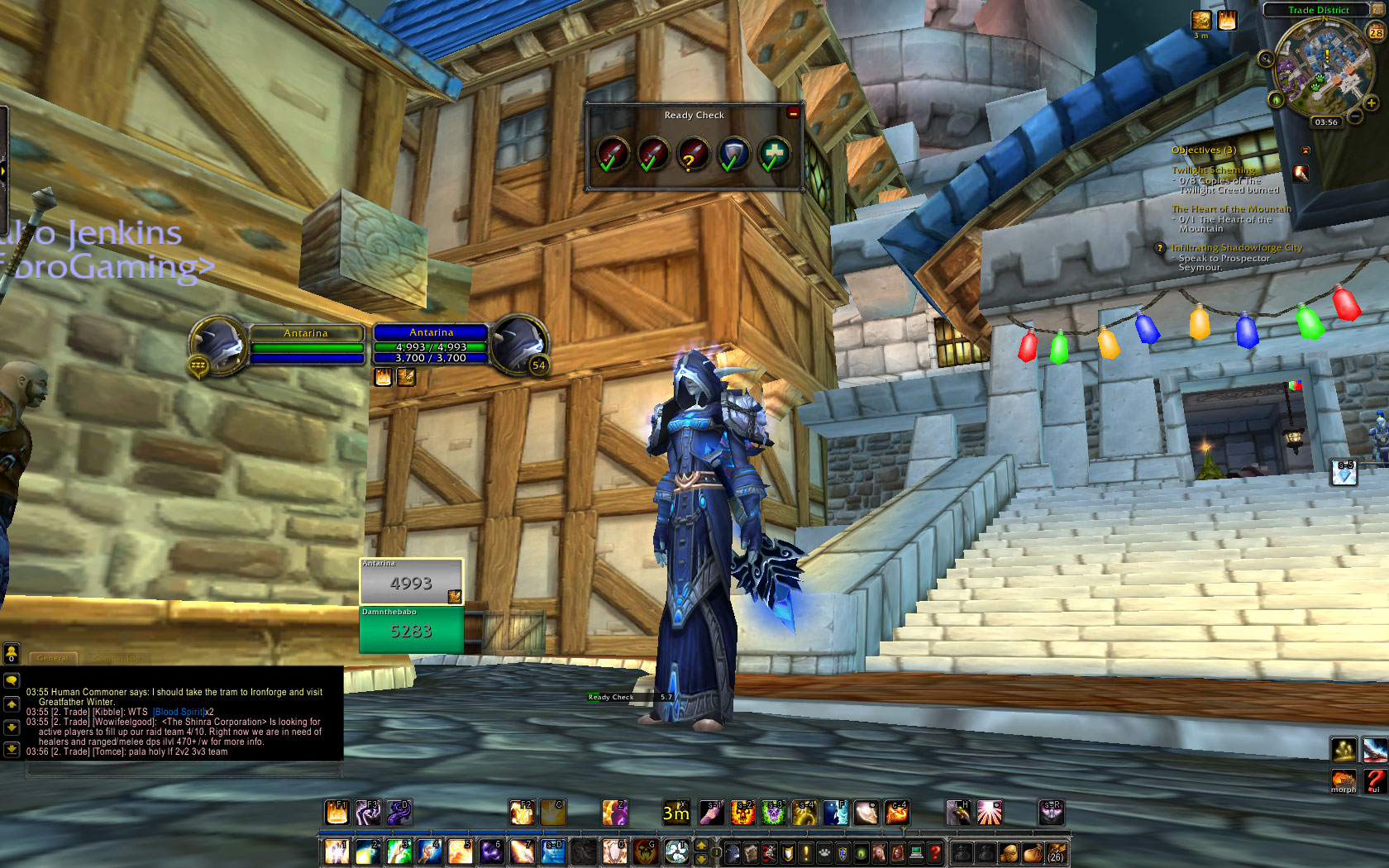This screenshot has width=1389, height=868.
Task: Open the social friends list button
Action: 12,653
